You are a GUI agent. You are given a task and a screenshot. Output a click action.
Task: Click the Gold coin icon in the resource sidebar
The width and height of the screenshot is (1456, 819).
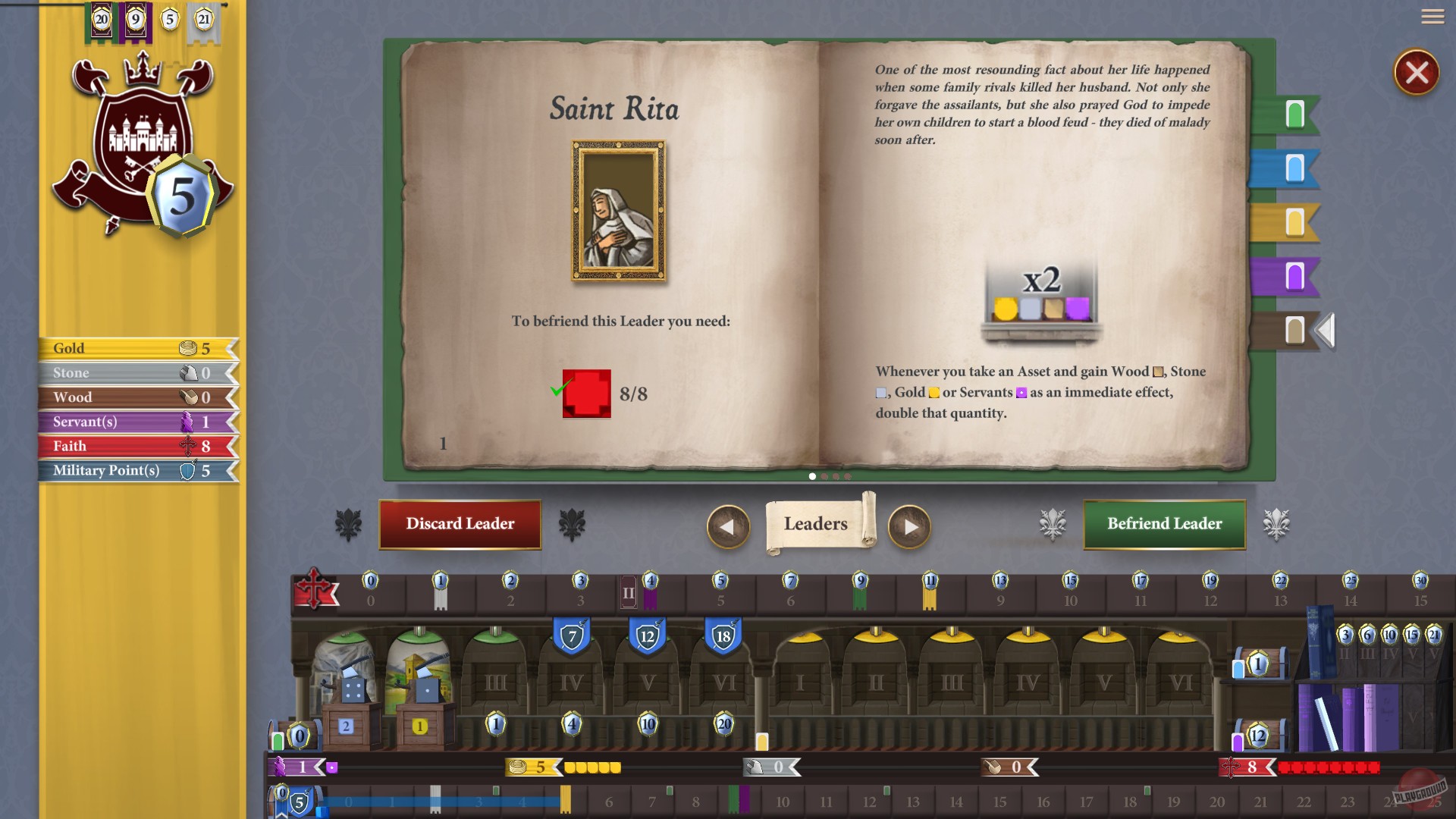pos(187,347)
